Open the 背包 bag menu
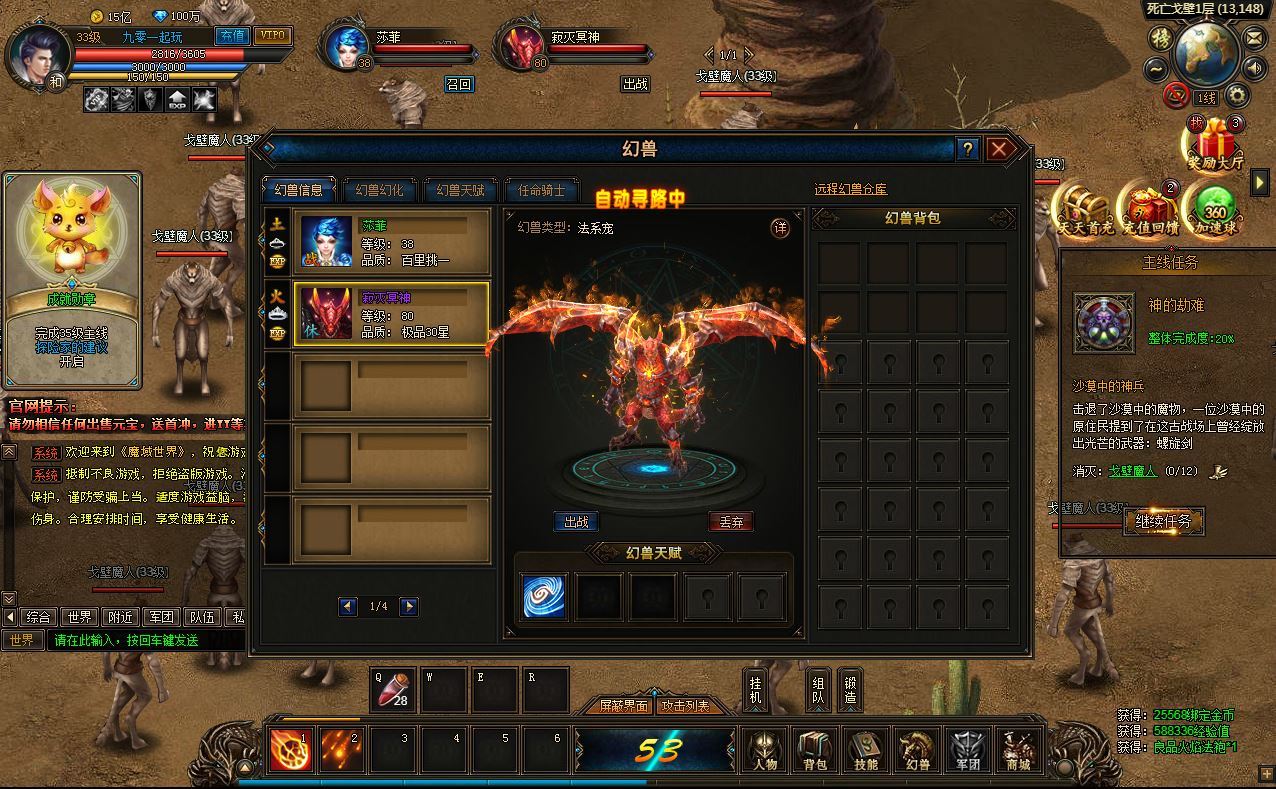Image resolution: width=1276 pixels, height=789 pixels. tap(815, 750)
